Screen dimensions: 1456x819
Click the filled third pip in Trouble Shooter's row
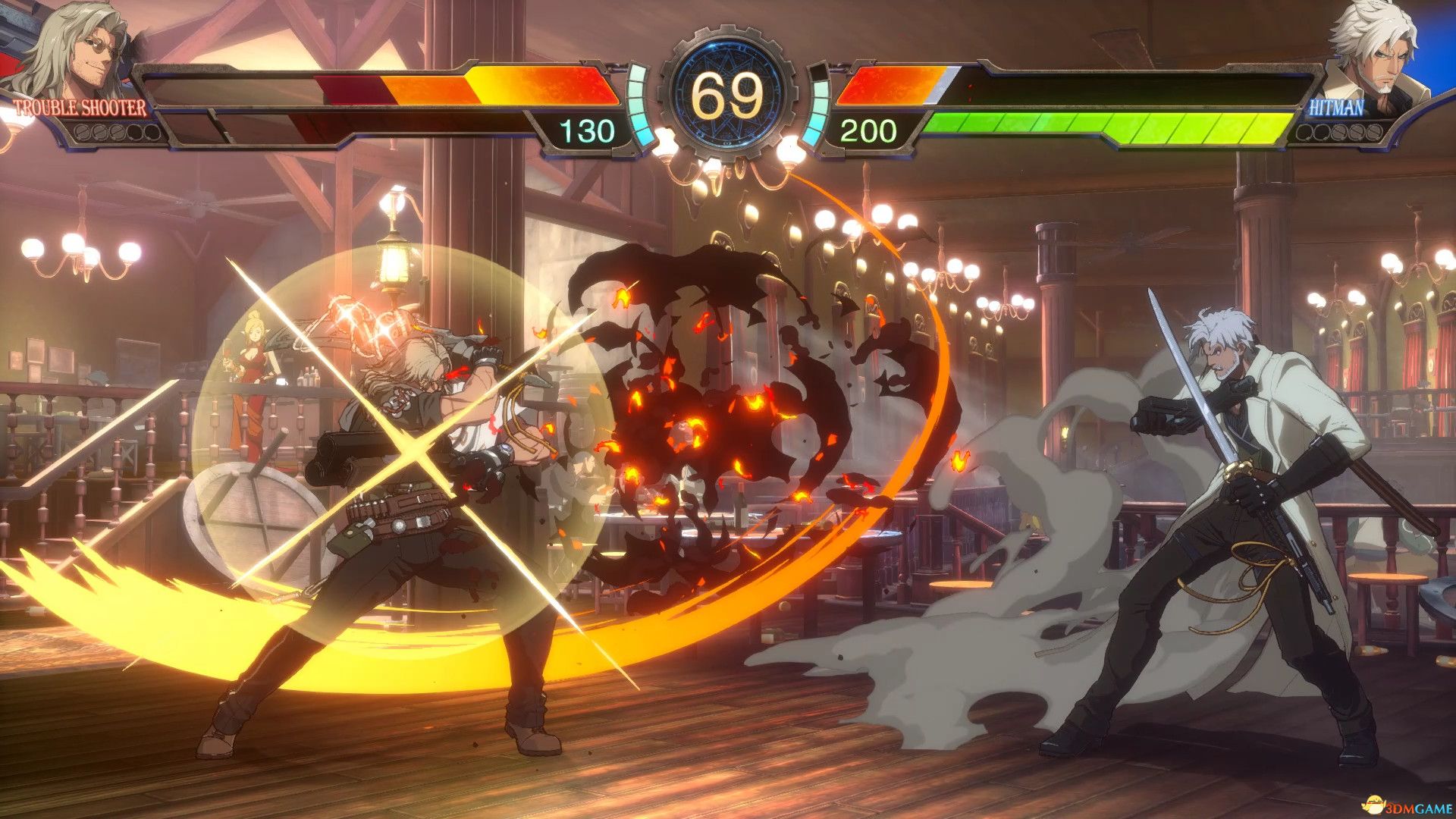(116, 133)
